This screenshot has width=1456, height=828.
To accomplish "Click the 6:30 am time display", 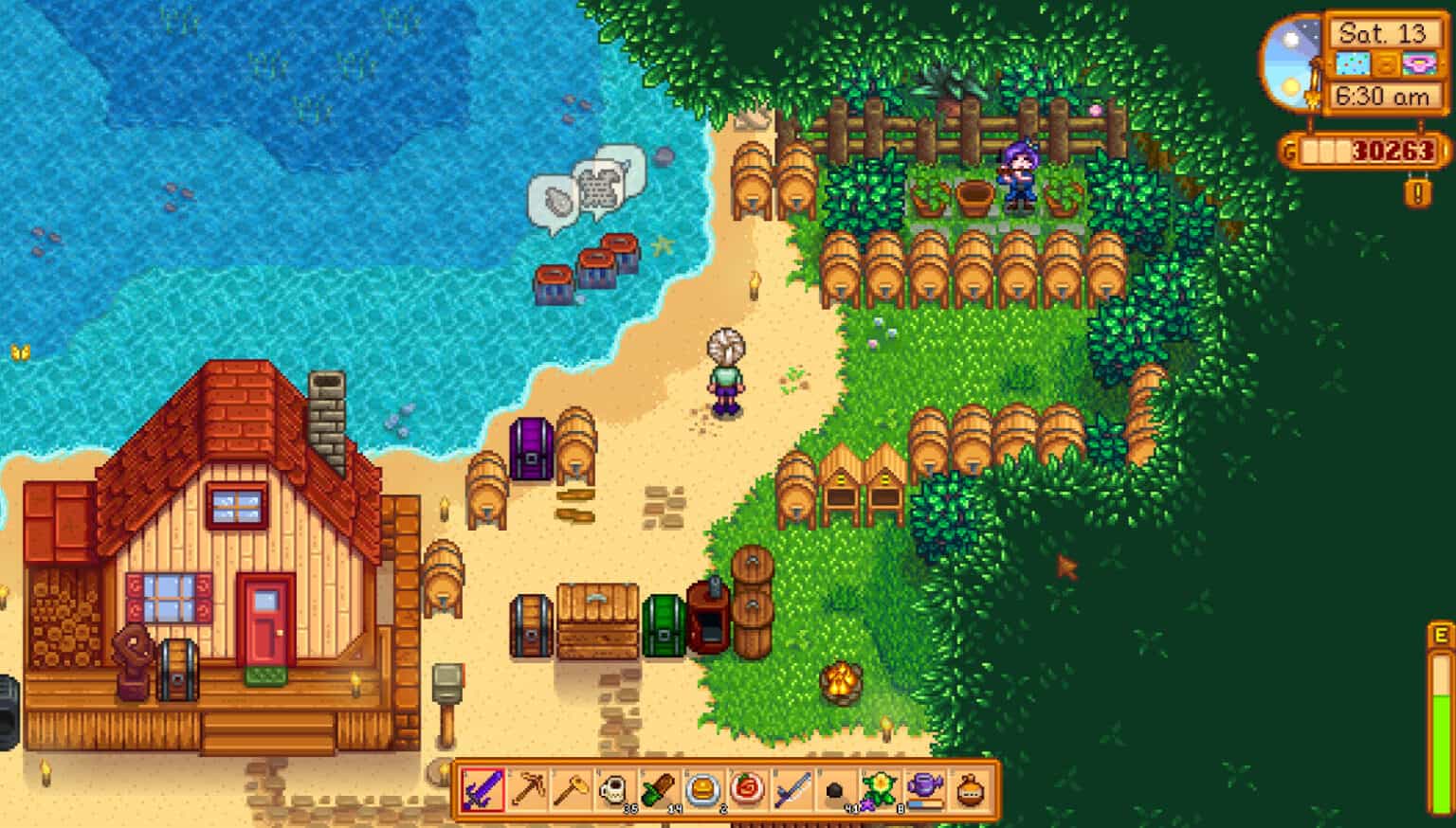I will tap(1383, 95).
